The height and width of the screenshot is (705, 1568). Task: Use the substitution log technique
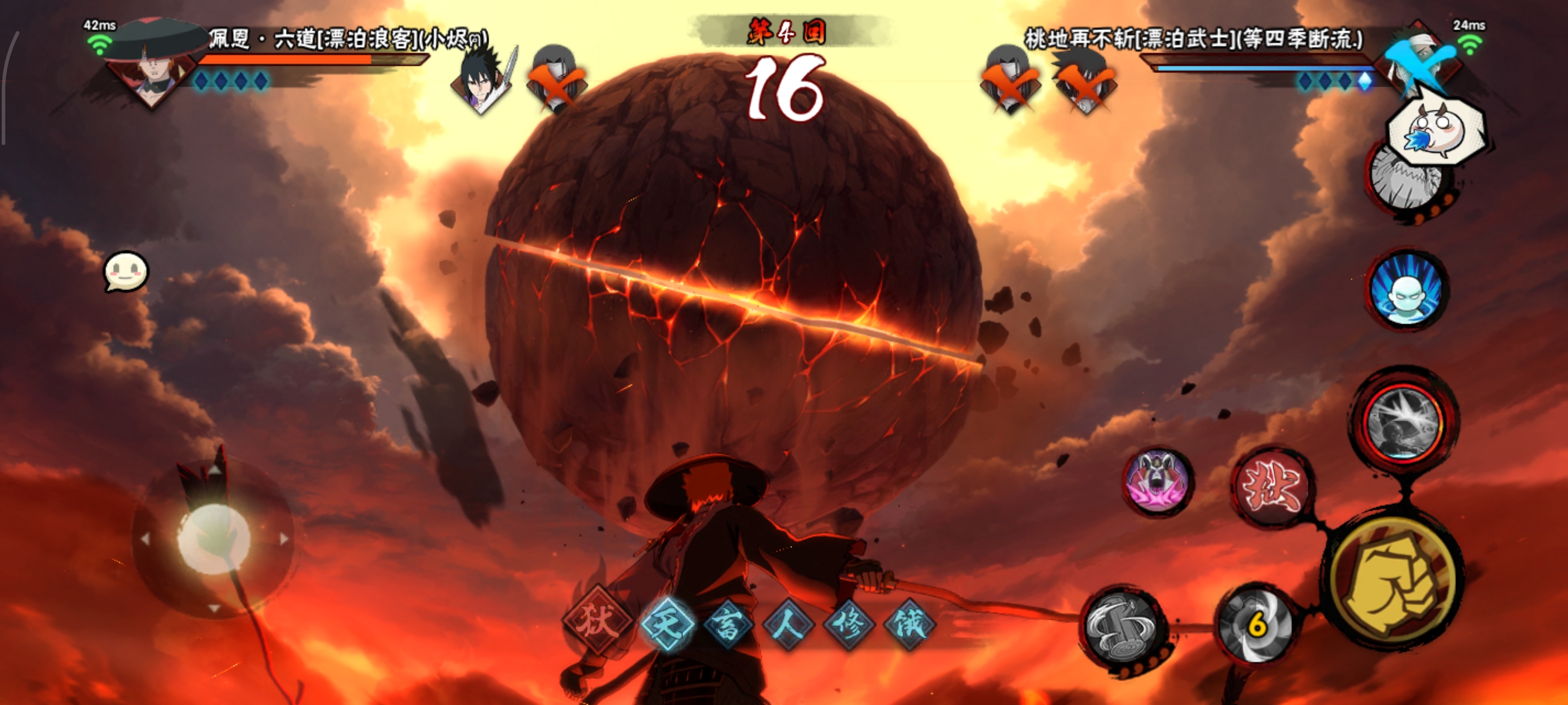1123,628
